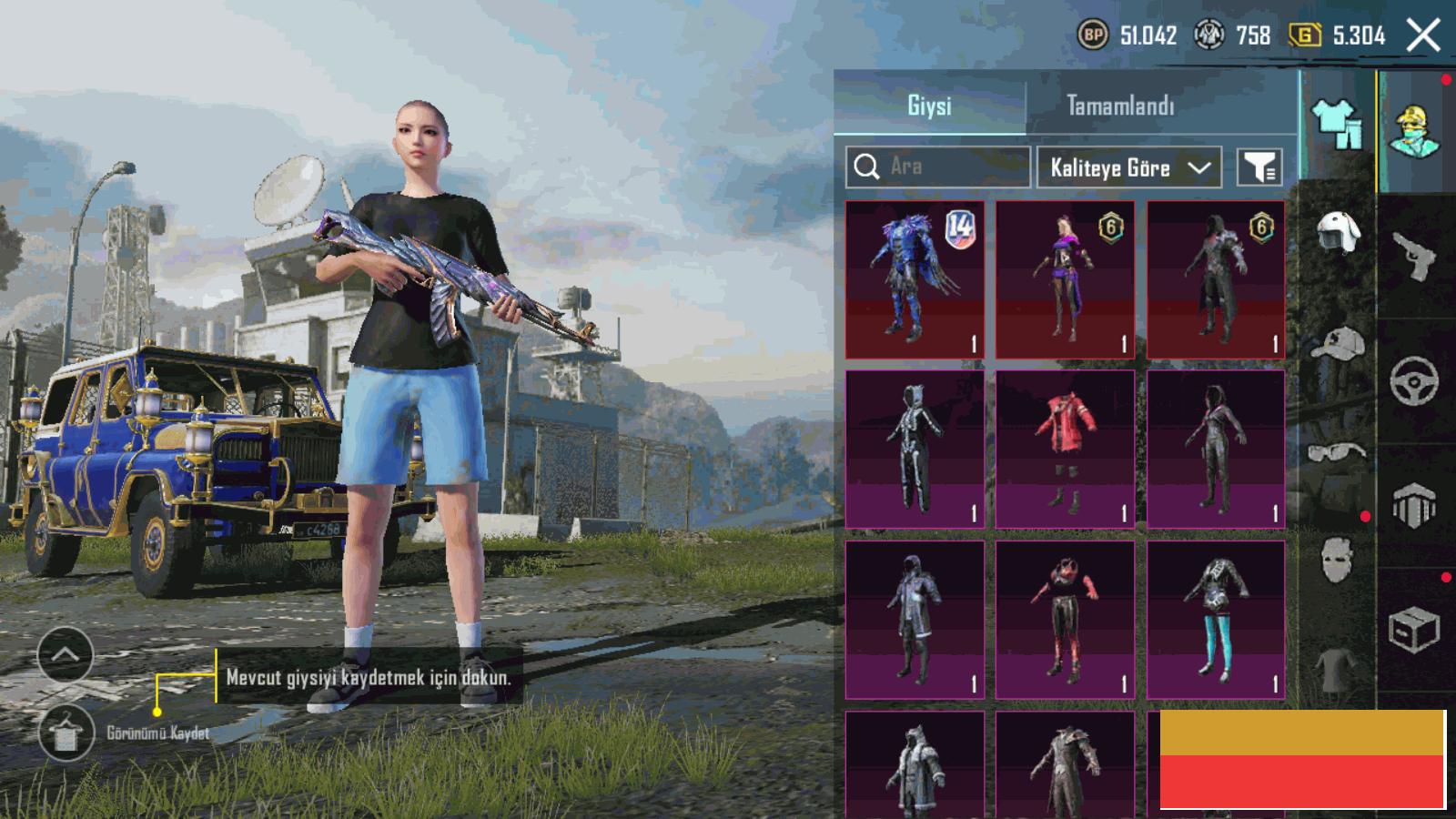The width and height of the screenshot is (1456, 819).
Task: Close the inventory with the X button
Action: pyautogui.click(x=1422, y=36)
